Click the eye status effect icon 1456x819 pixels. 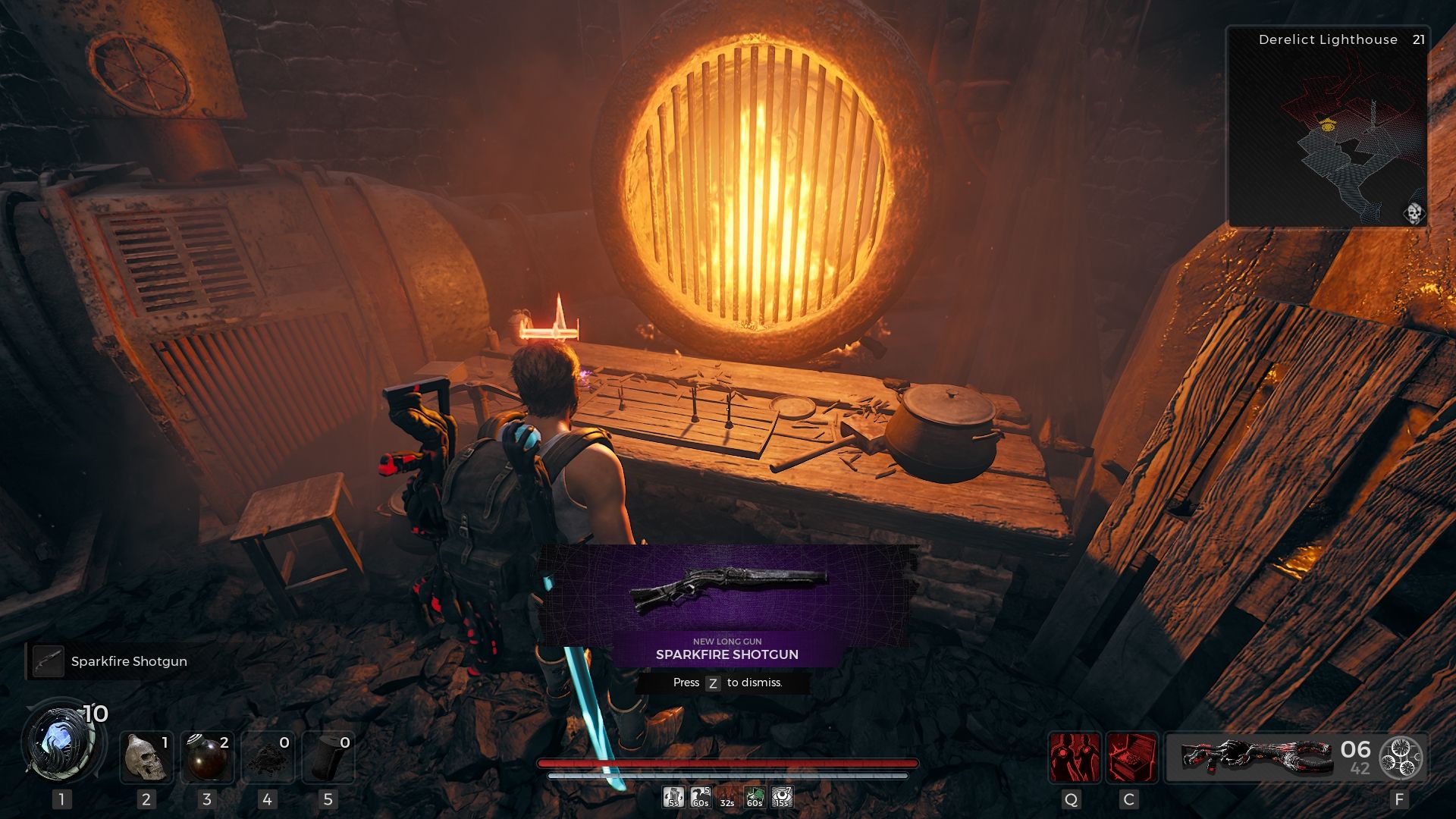(781, 797)
